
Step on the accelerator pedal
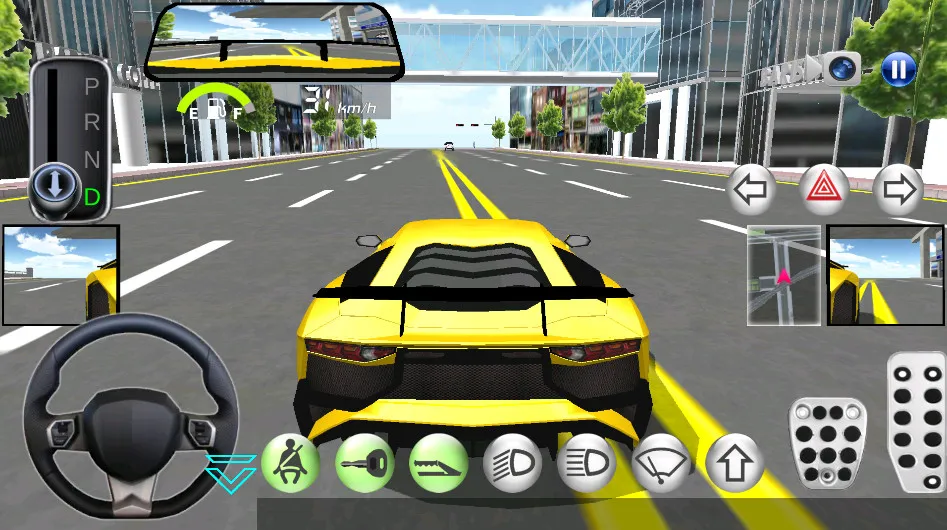(x=915, y=420)
